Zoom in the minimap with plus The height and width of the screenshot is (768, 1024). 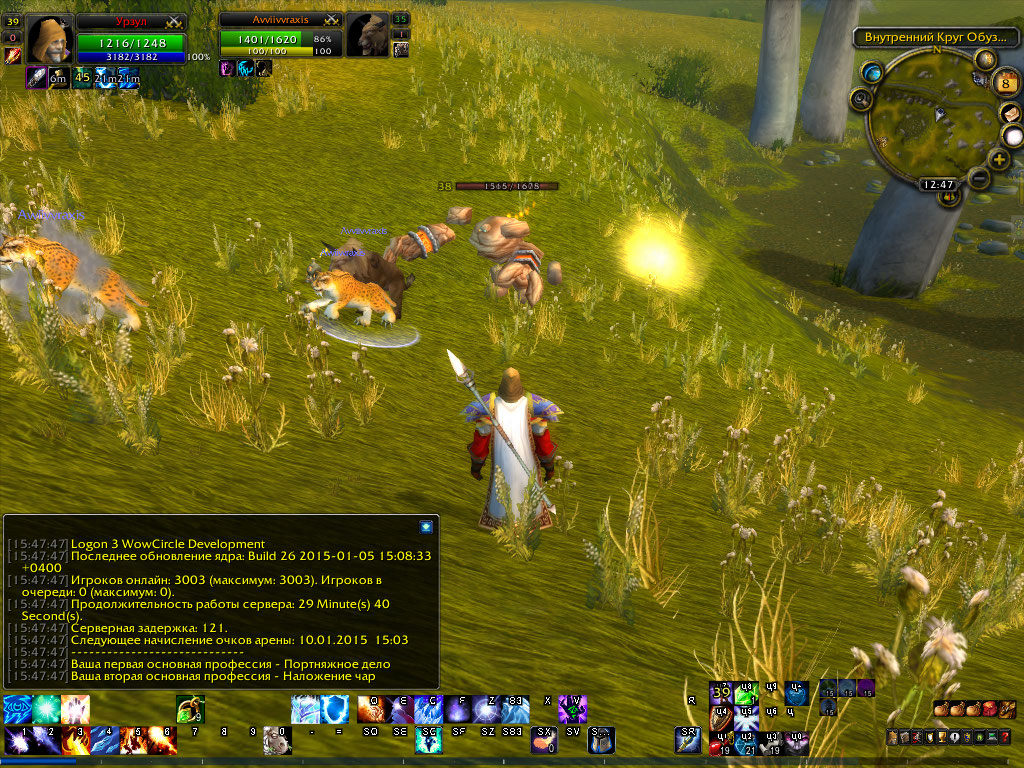[998, 159]
